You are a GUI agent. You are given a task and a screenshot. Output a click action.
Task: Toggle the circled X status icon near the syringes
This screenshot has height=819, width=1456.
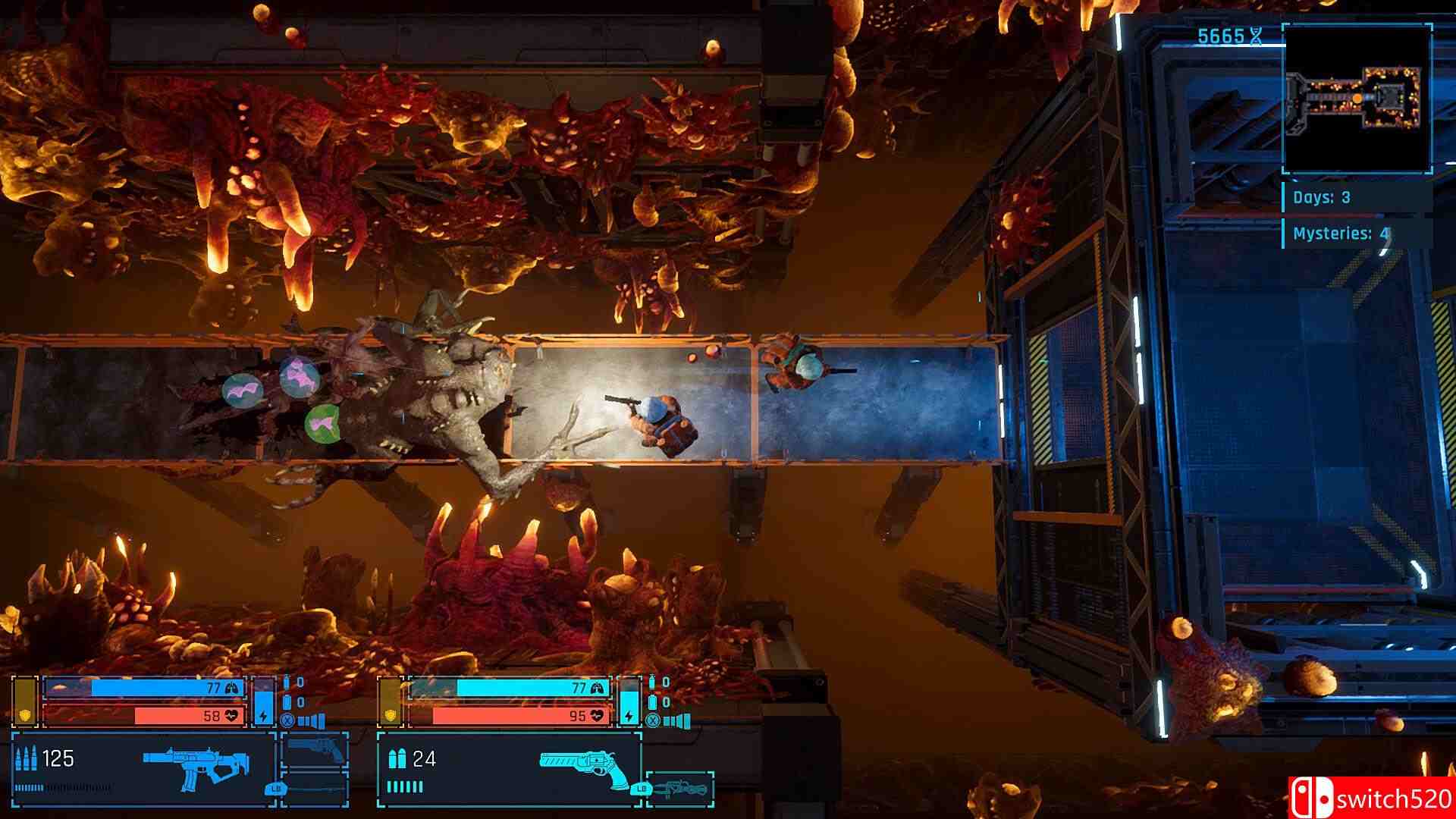pyautogui.click(x=288, y=721)
